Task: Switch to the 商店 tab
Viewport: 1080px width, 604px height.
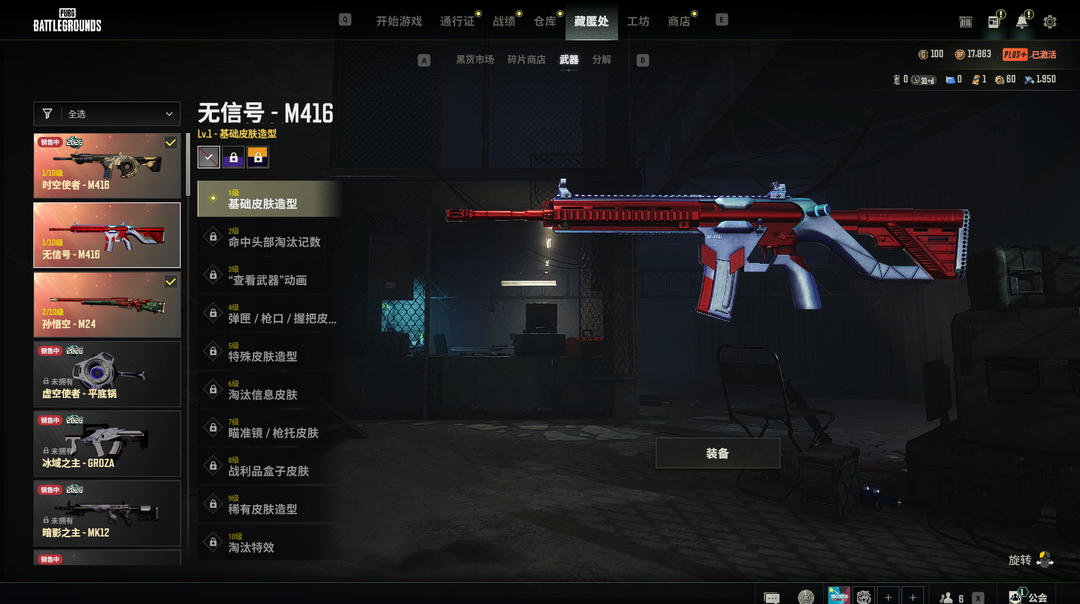Action: click(679, 21)
